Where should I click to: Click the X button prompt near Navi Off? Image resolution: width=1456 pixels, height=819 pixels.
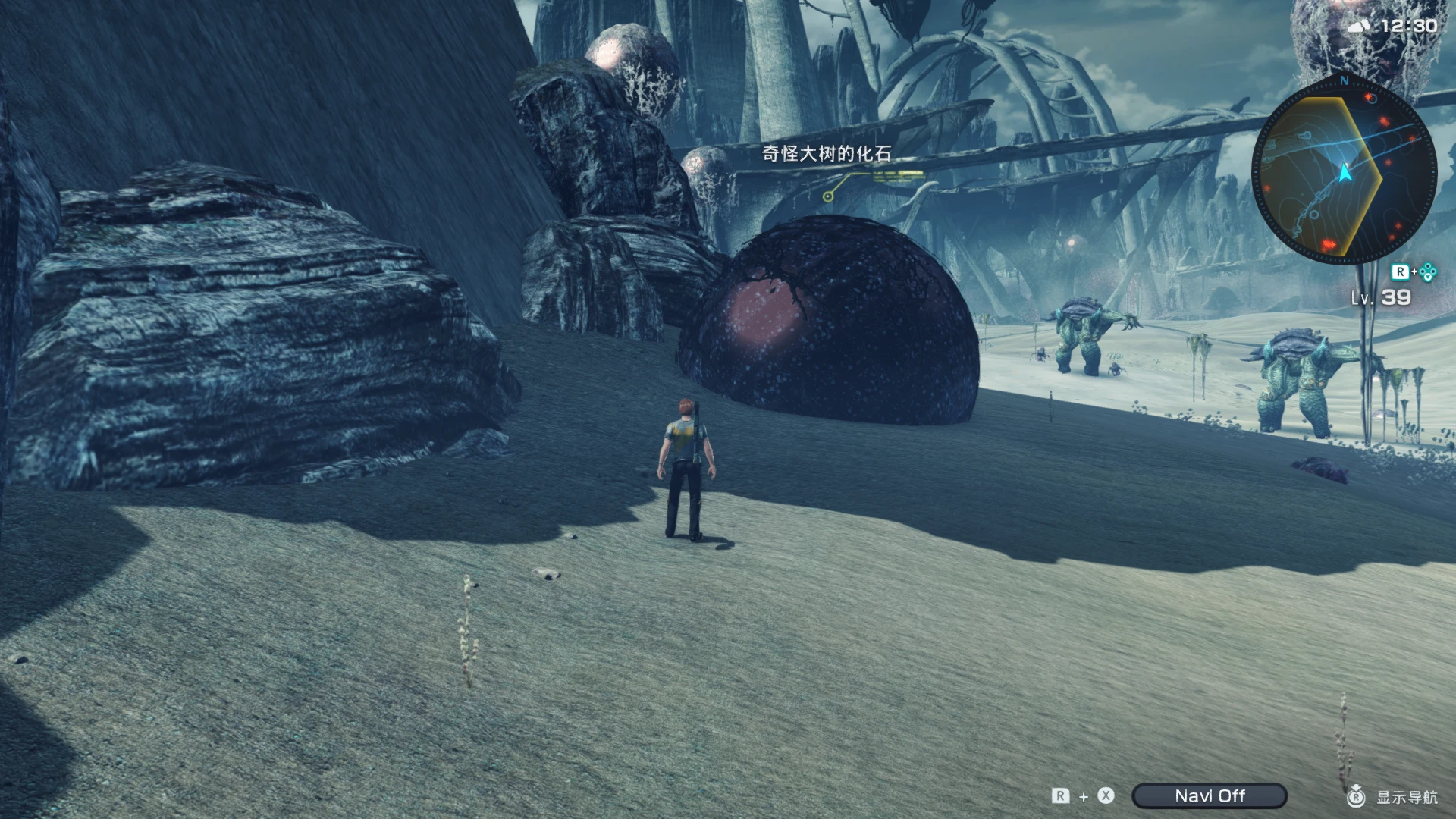(x=1106, y=796)
